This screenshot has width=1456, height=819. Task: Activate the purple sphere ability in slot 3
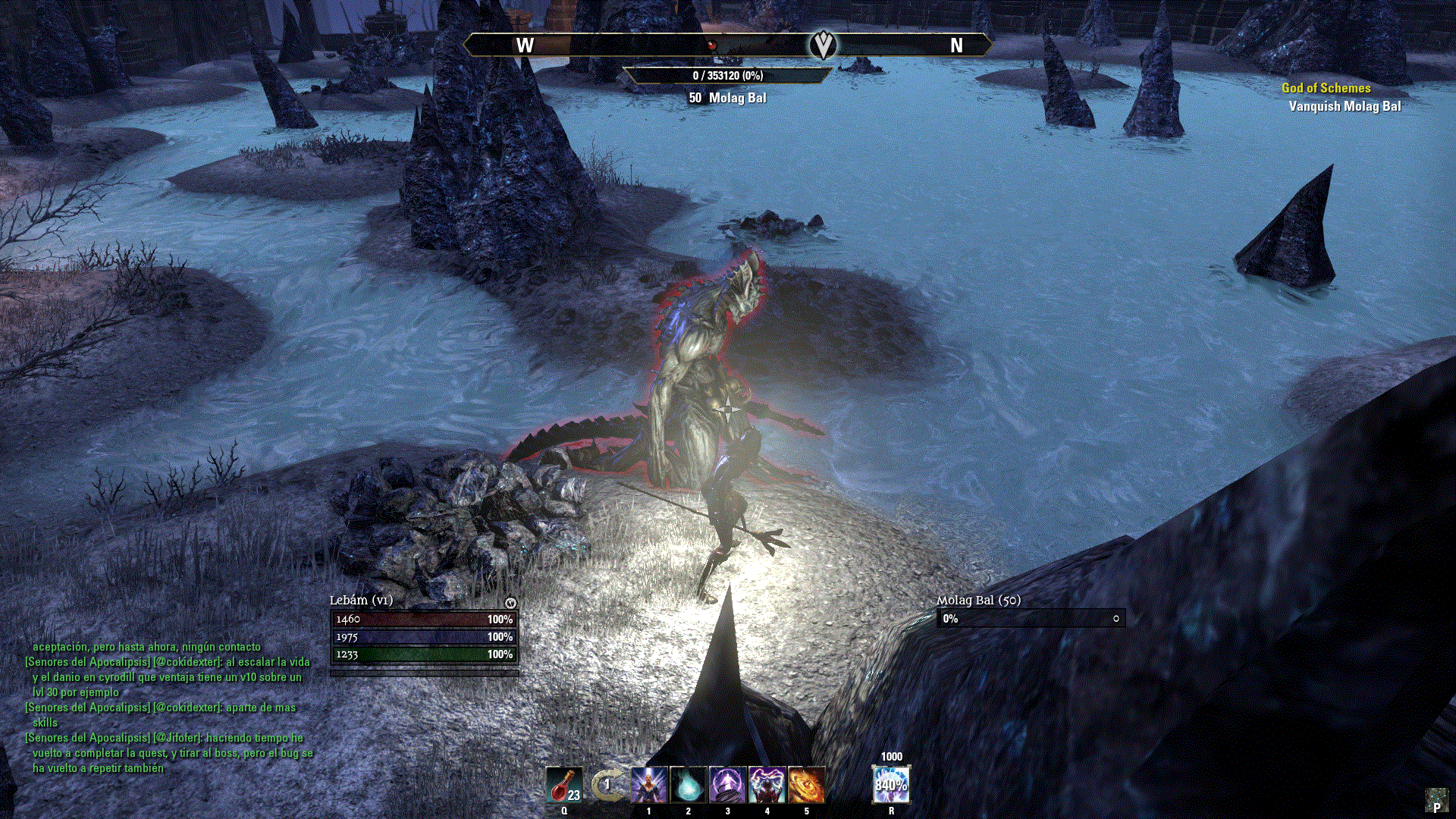(x=728, y=785)
